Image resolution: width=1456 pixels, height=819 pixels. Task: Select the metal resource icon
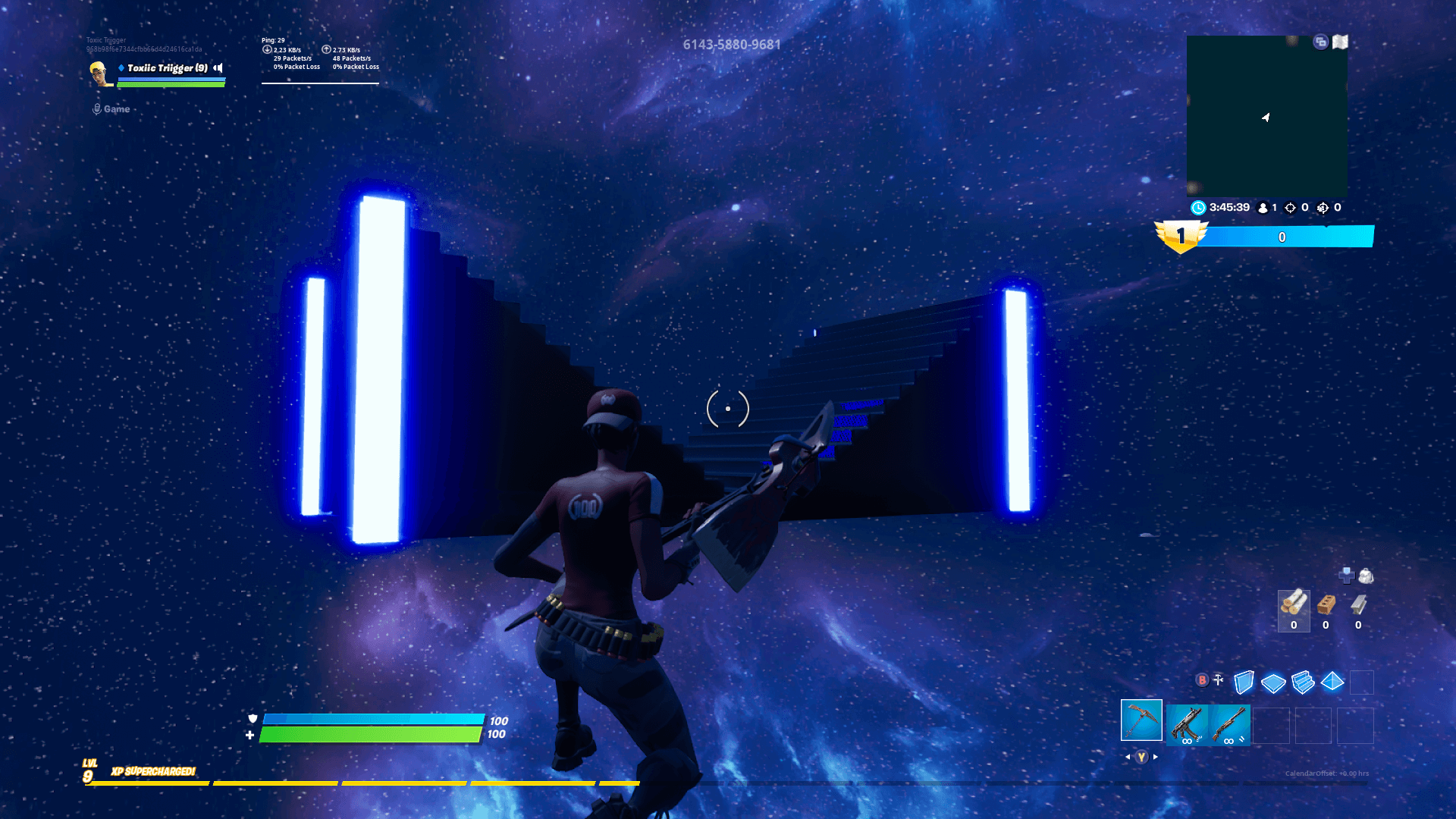click(x=1358, y=605)
